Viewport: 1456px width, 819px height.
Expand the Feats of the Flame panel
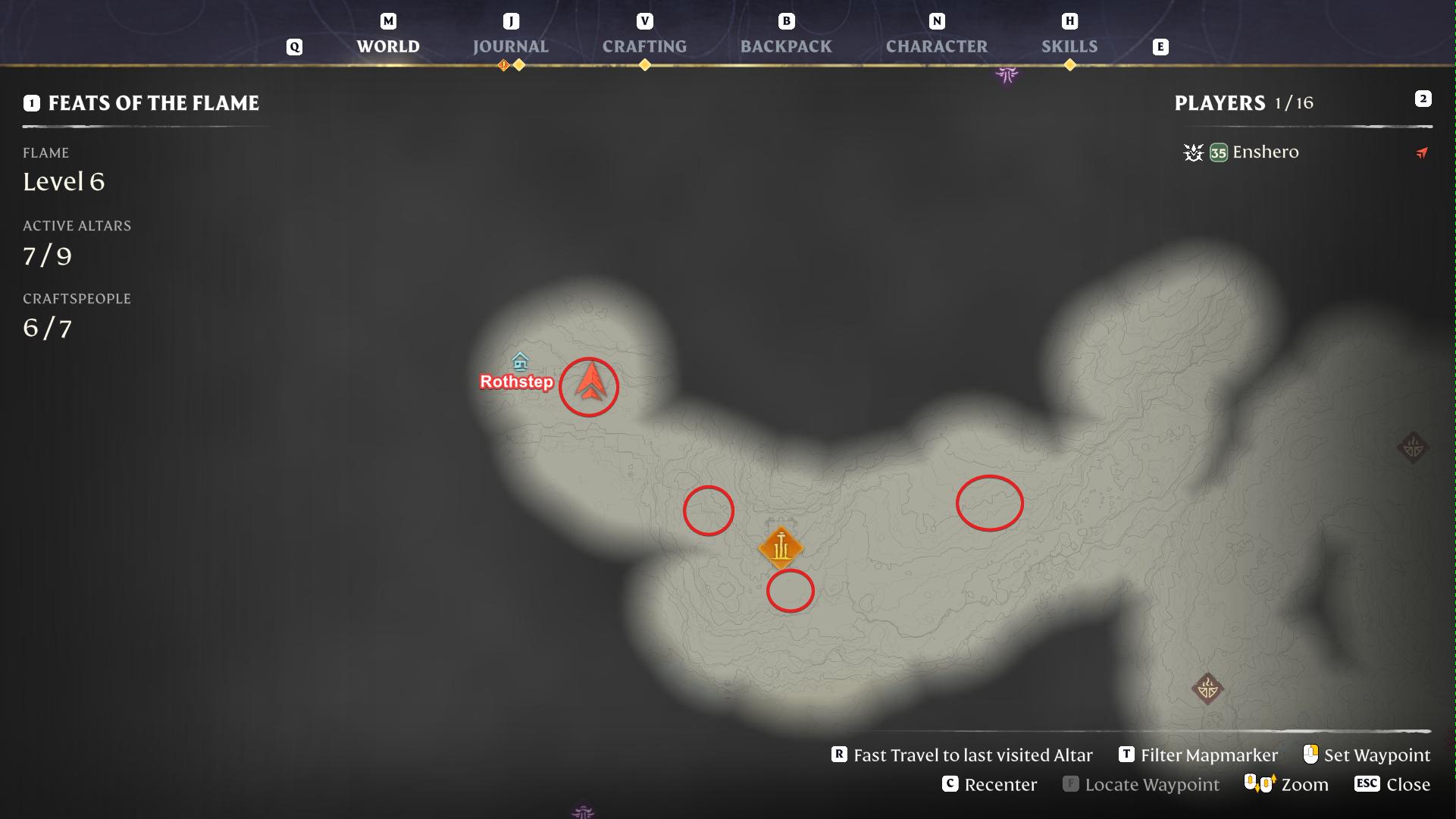153,103
